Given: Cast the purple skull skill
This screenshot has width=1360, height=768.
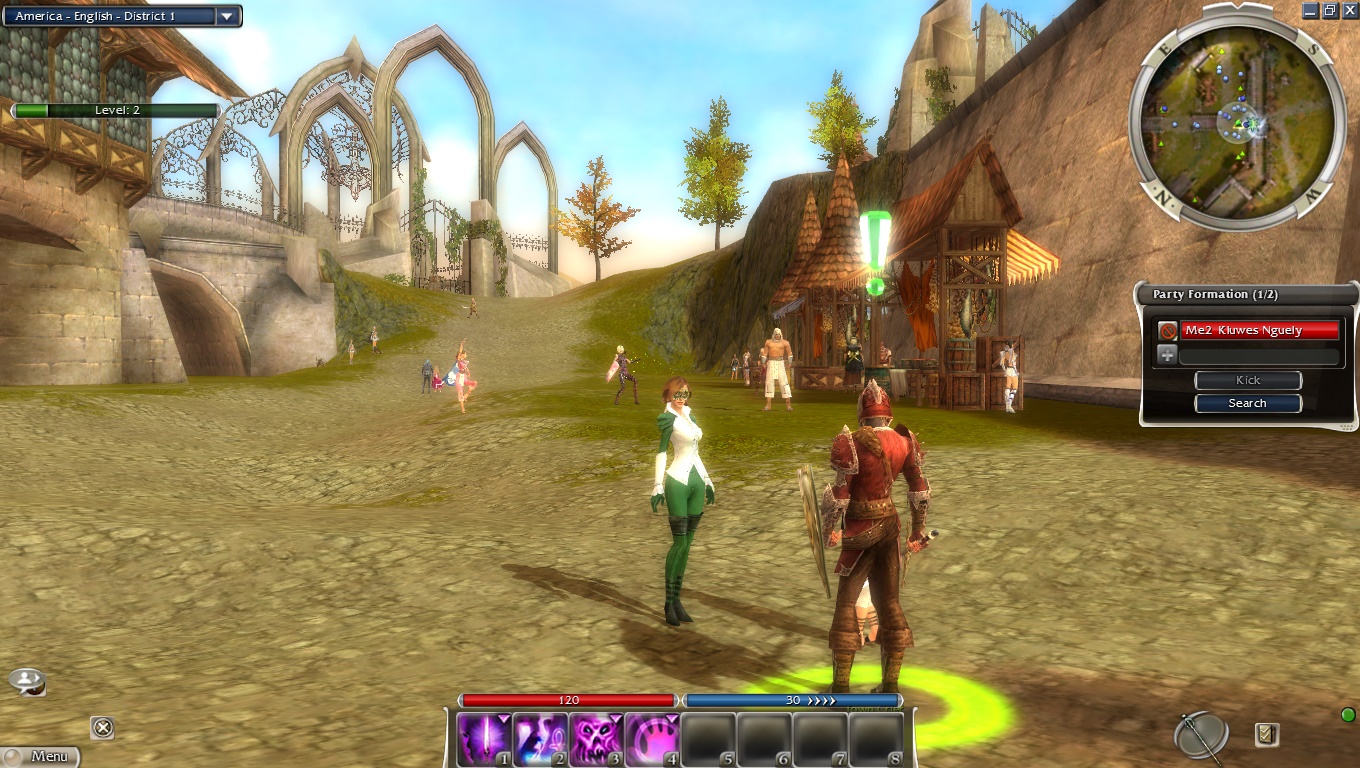Looking at the screenshot, I should click(x=597, y=740).
